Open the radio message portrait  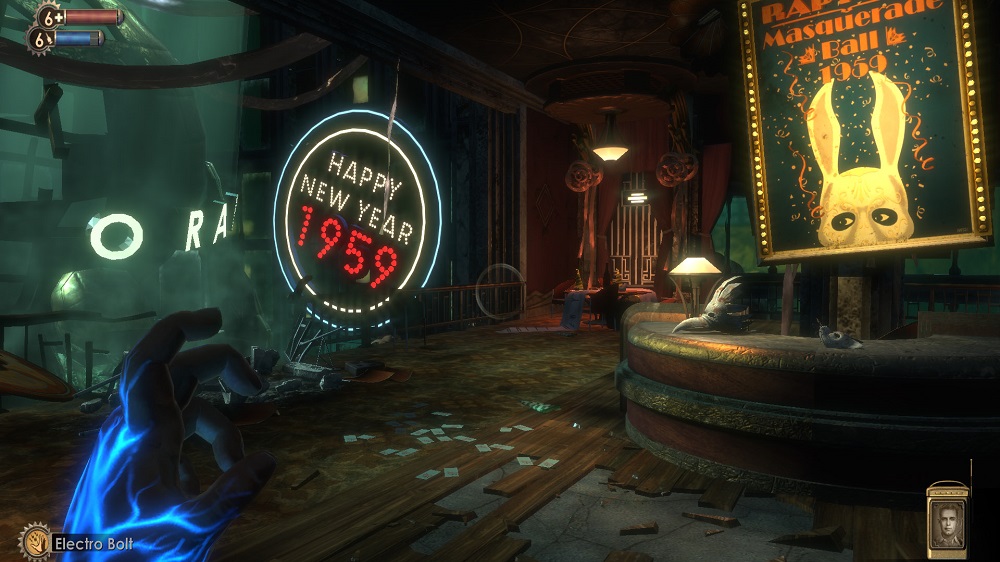(946, 523)
